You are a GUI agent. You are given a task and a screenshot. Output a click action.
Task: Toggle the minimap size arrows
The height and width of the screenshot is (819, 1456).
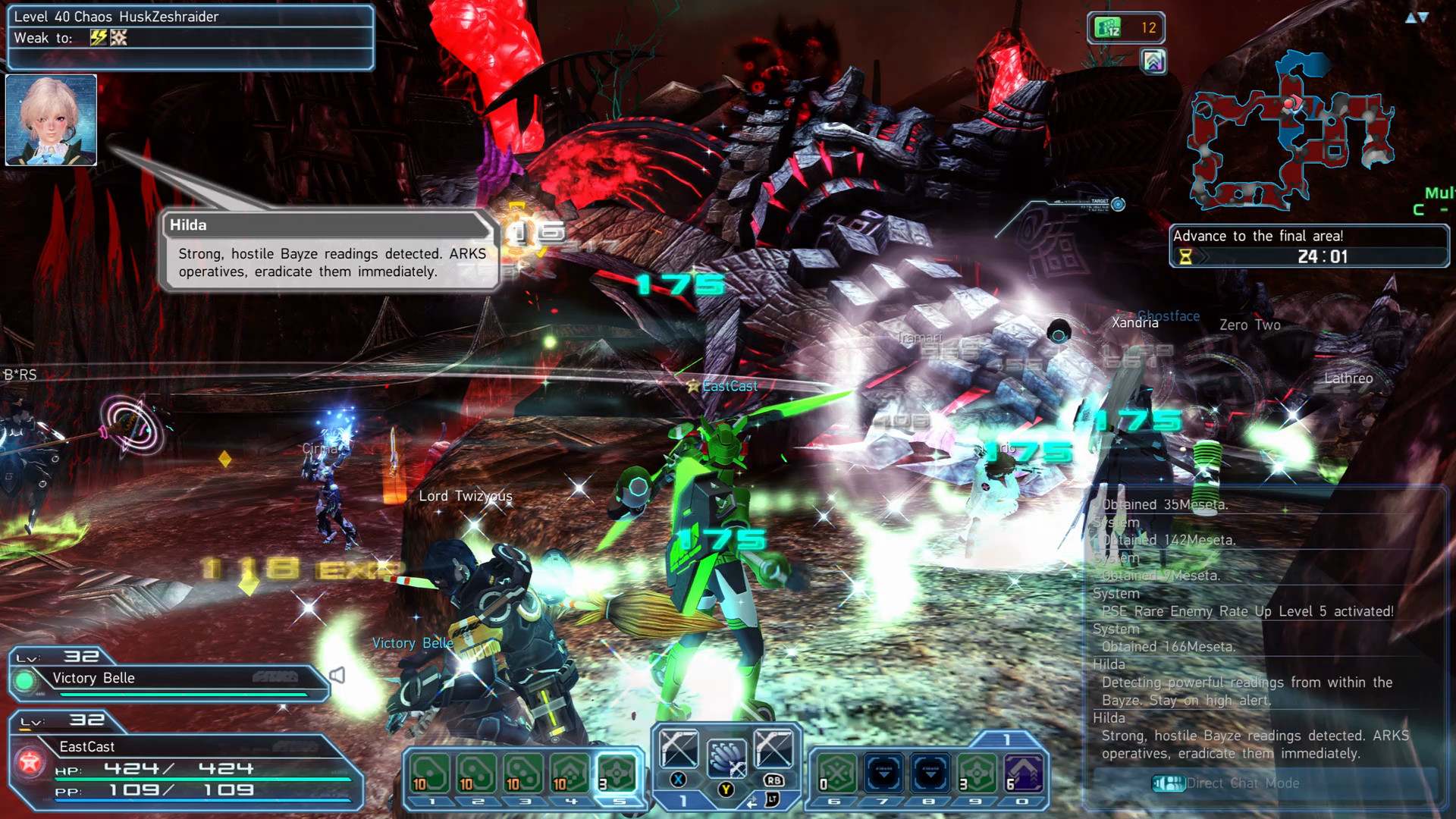(1416, 17)
